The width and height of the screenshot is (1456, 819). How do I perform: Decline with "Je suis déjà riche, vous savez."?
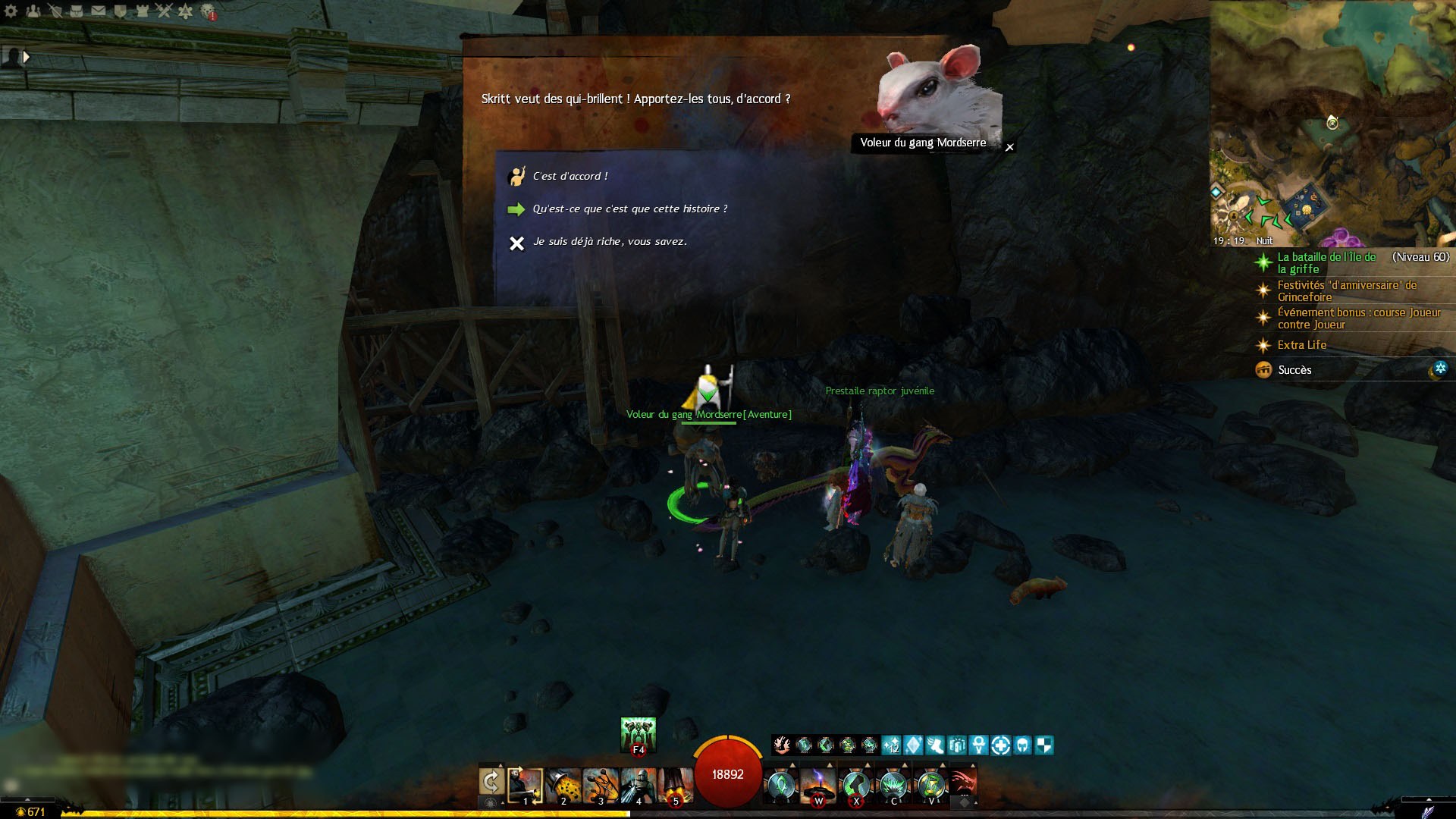click(609, 242)
